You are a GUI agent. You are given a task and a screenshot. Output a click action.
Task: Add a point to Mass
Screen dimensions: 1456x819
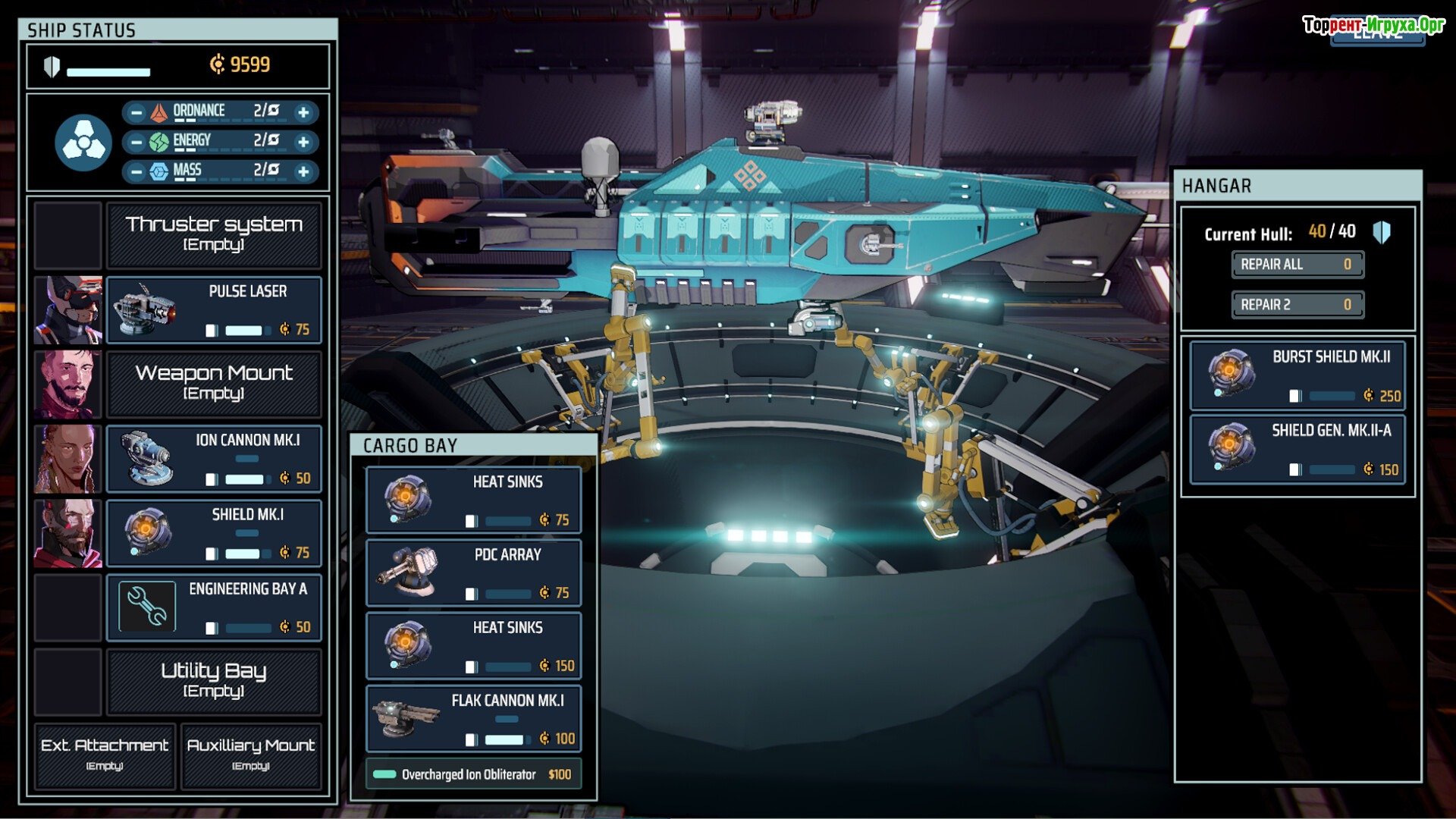click(303, 171)
